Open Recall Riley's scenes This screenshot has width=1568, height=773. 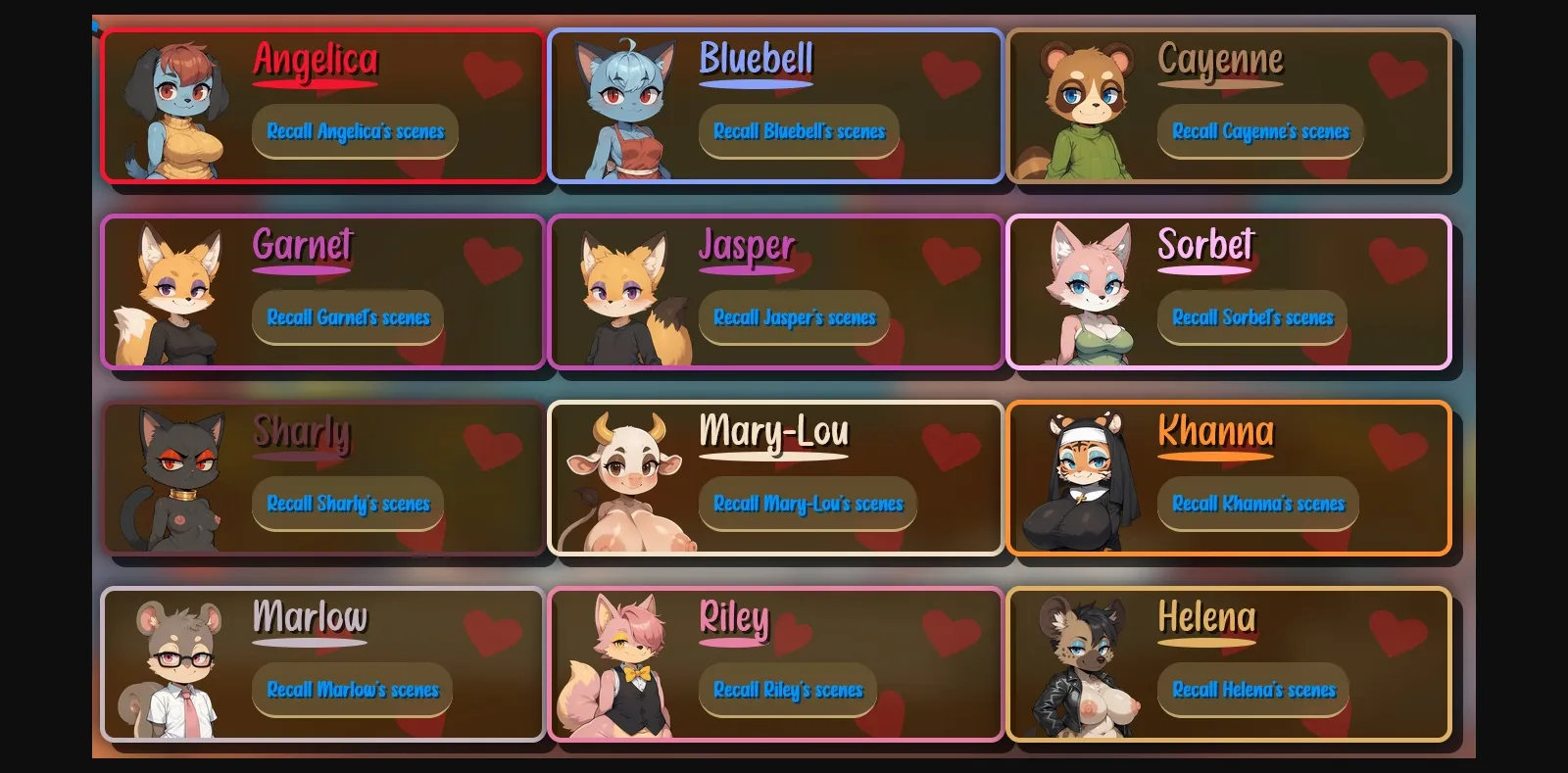coord(788,690)
